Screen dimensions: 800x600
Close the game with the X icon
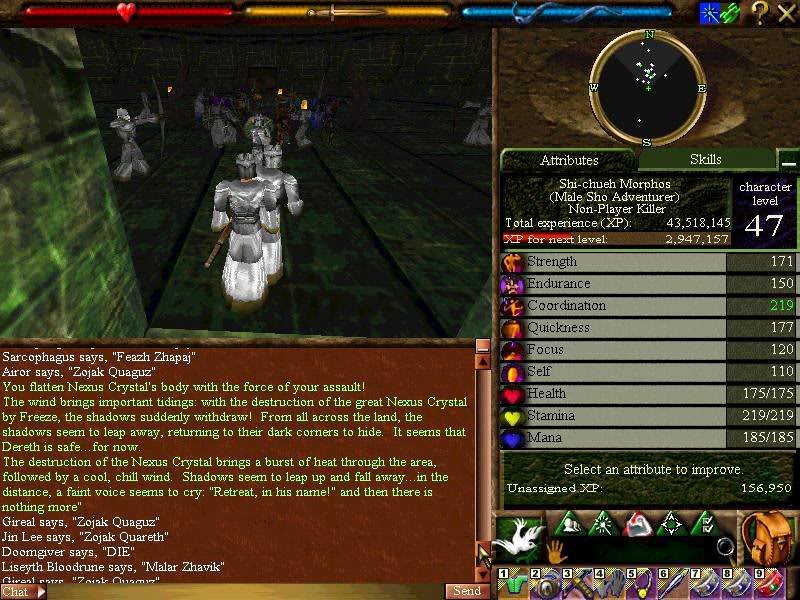(x=786, y=13)
